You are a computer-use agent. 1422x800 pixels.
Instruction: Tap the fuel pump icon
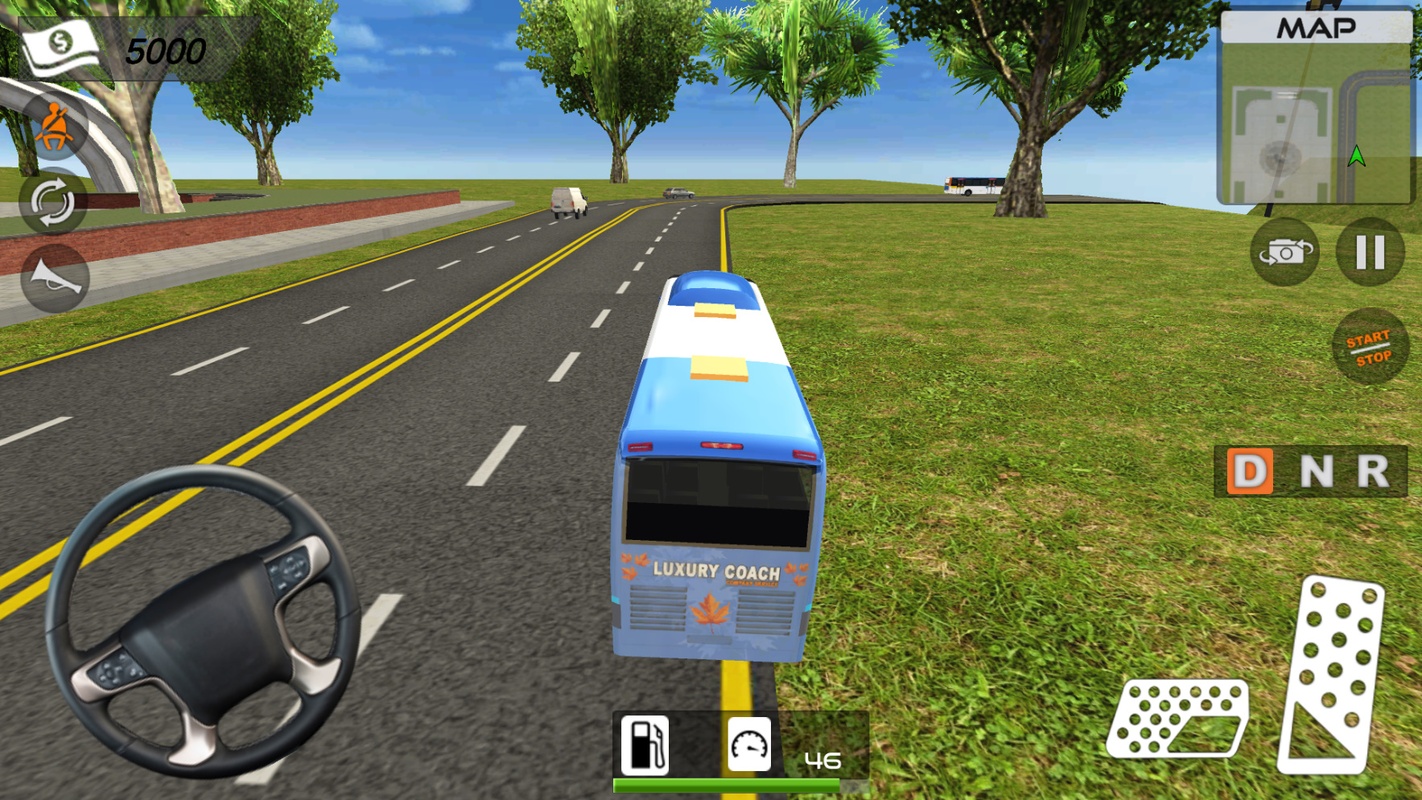pyautogui.click(x=645, y=745)
